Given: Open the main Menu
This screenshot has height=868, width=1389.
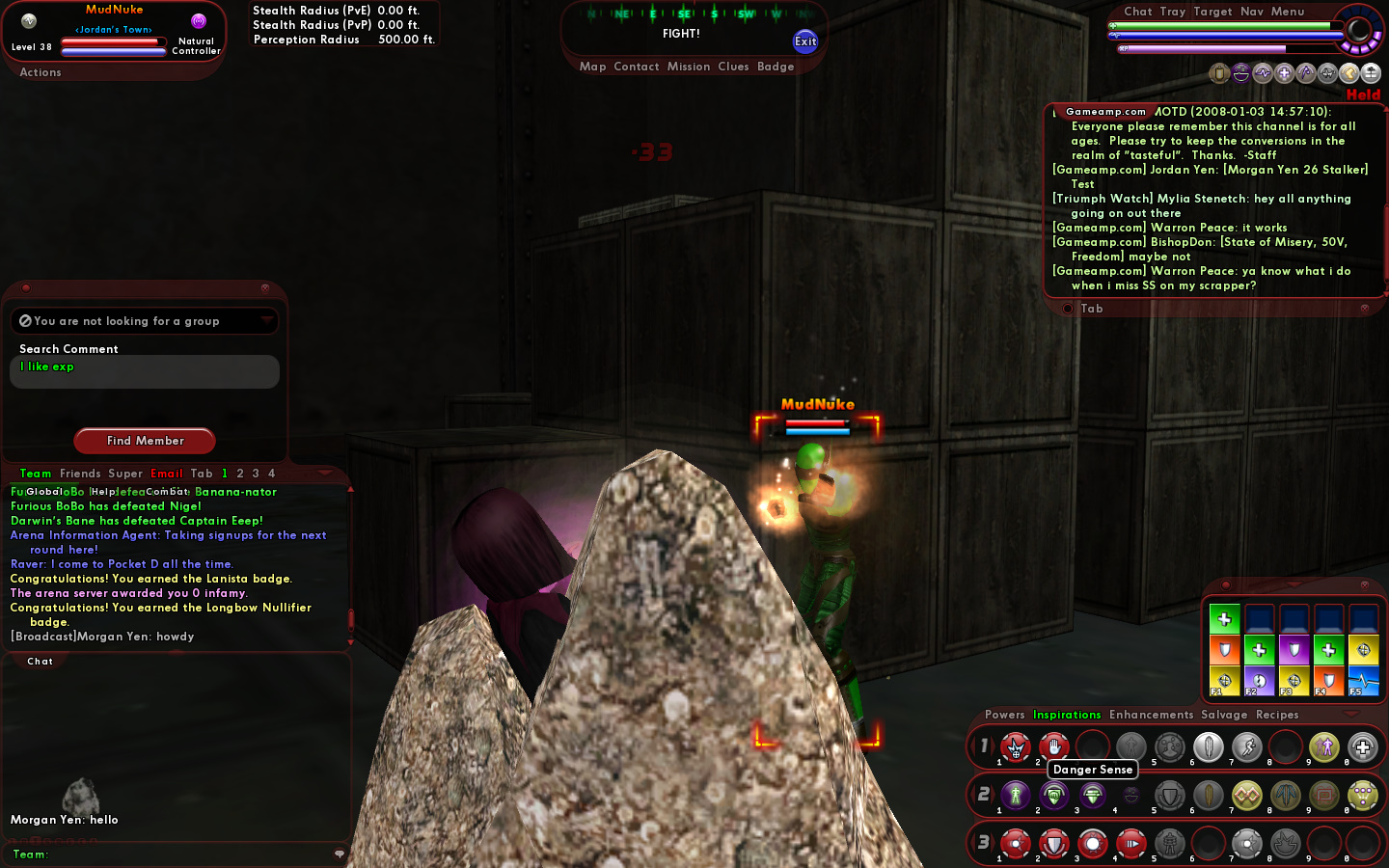Looking at the screenshot, I should (1288, 12).
